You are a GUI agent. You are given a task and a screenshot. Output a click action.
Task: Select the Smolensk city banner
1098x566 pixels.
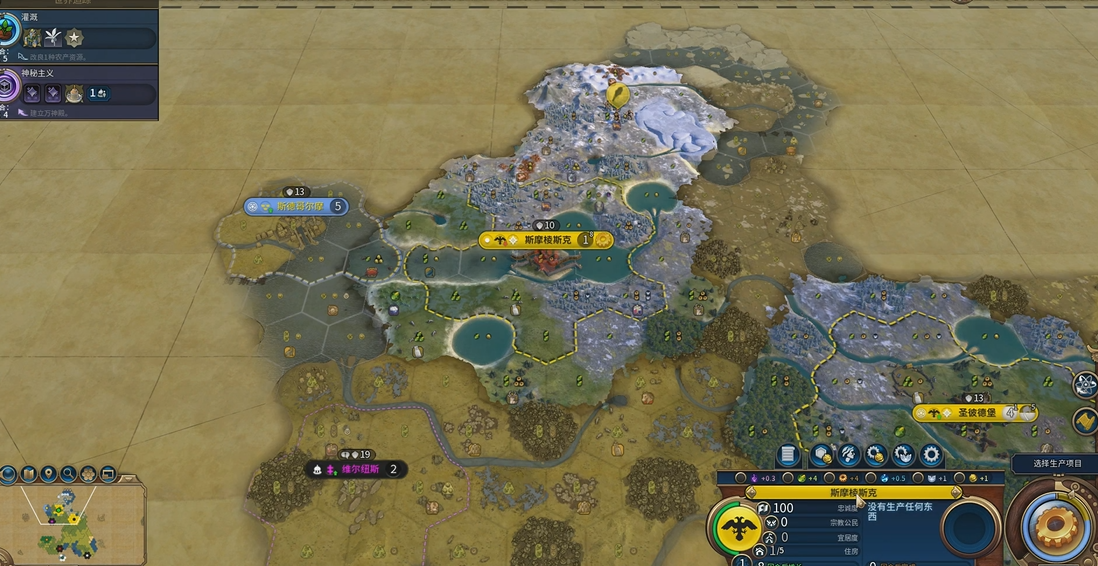tap(546, 240)
